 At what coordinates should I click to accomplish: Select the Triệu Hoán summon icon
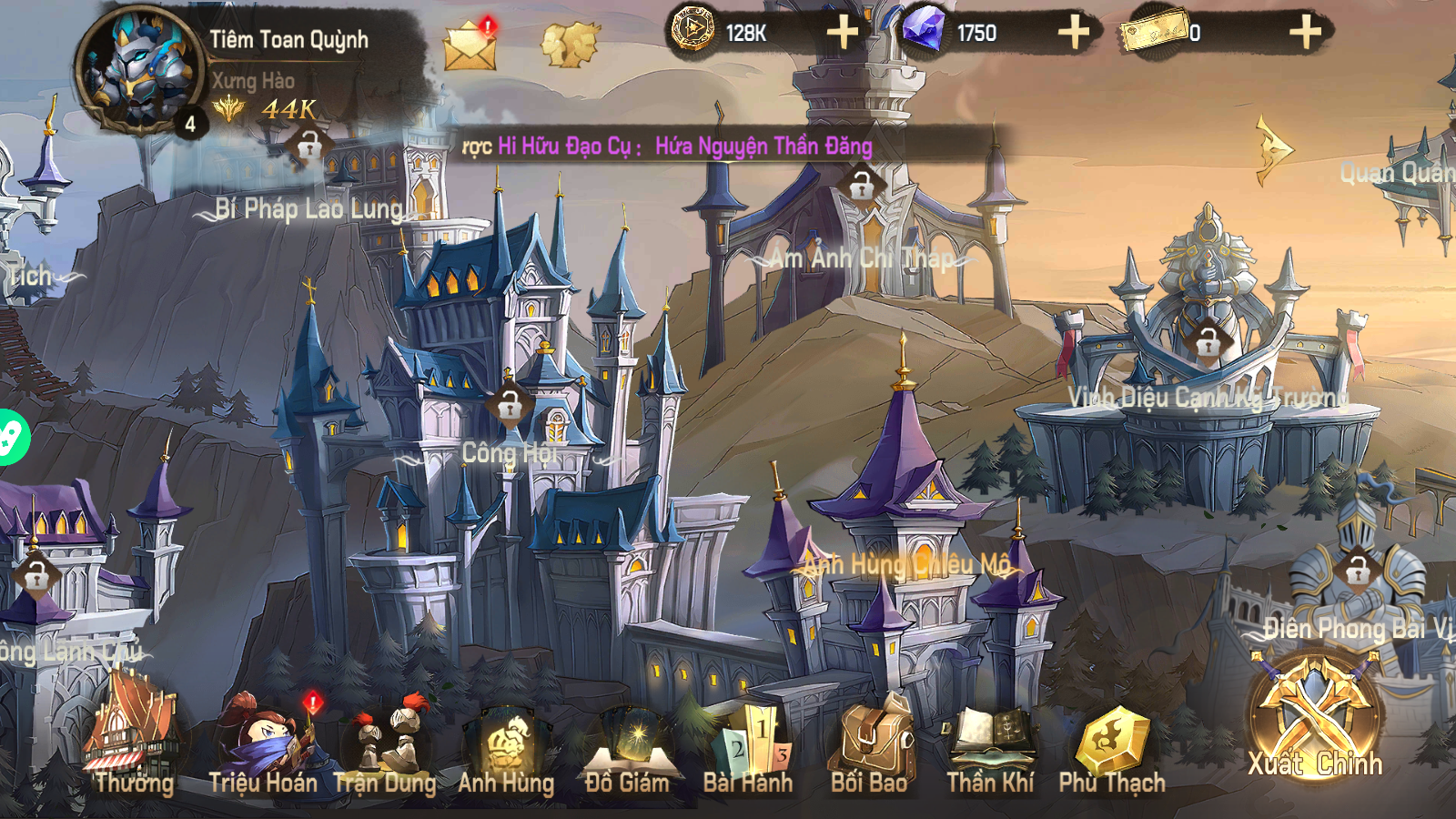[x=268, y=737]
